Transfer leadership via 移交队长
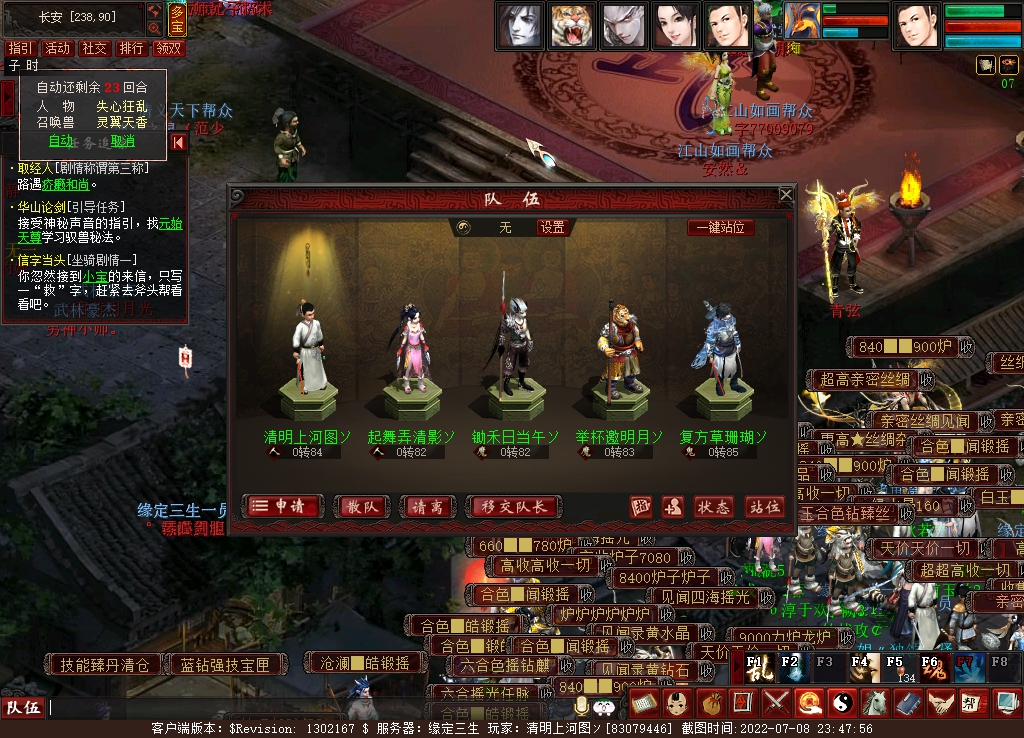The image size is (1024, 738). click(513, 507)
